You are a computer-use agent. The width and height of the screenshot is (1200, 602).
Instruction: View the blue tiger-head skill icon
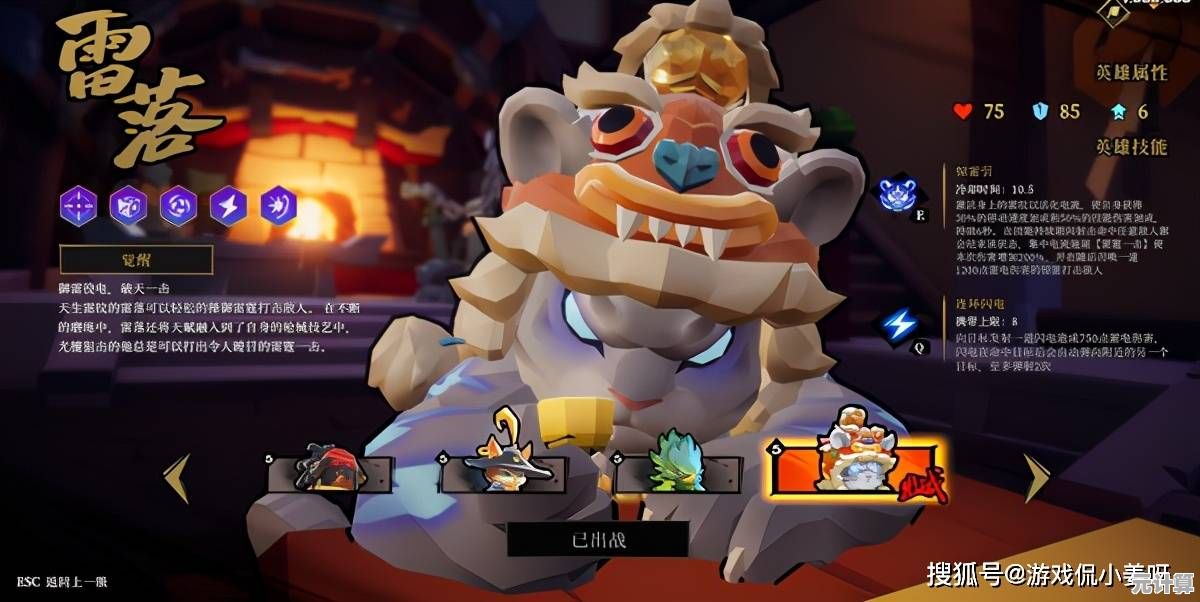tap(898, 192)
